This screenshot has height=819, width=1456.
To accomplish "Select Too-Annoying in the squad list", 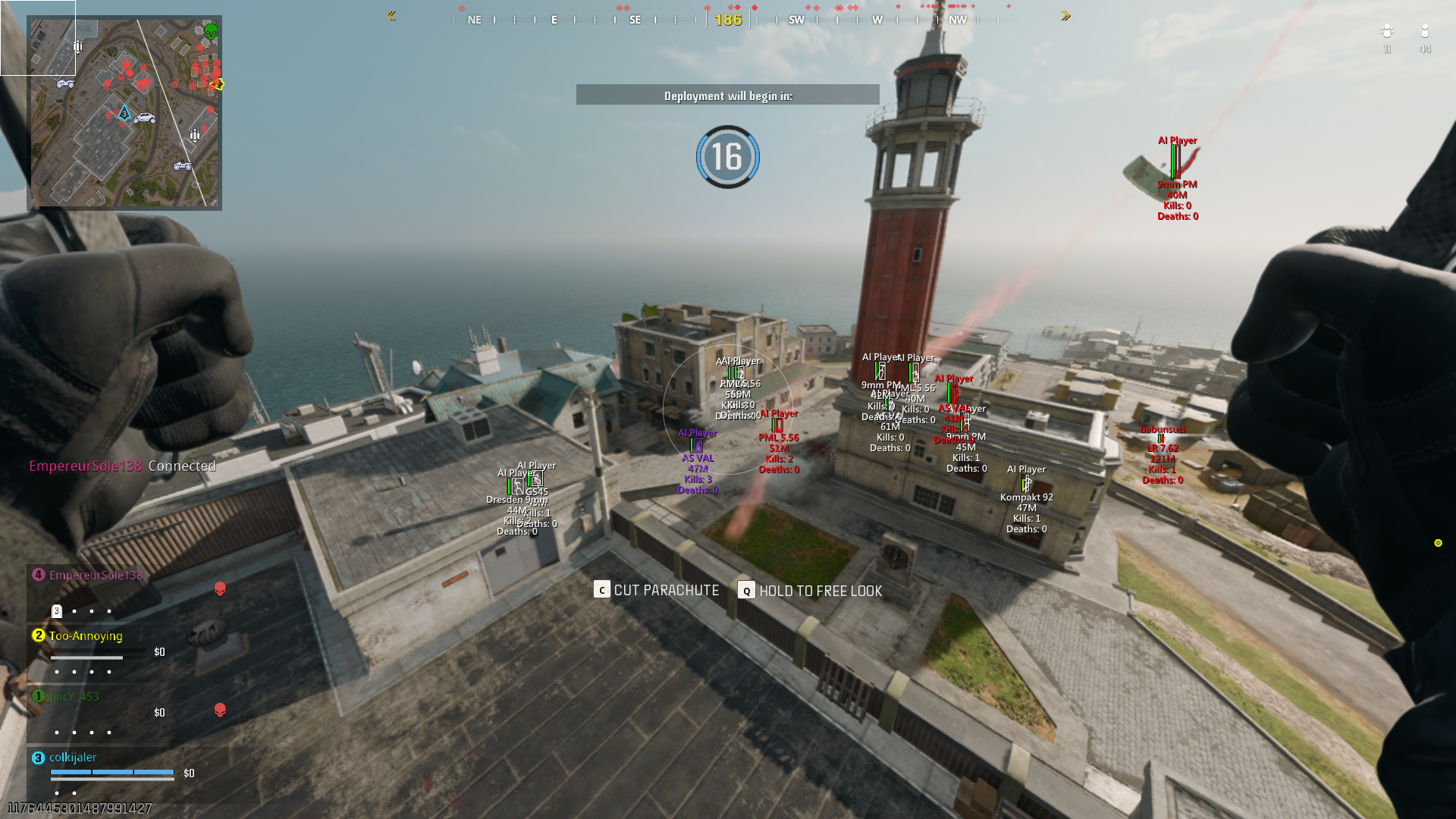I will tap(85, 636).
